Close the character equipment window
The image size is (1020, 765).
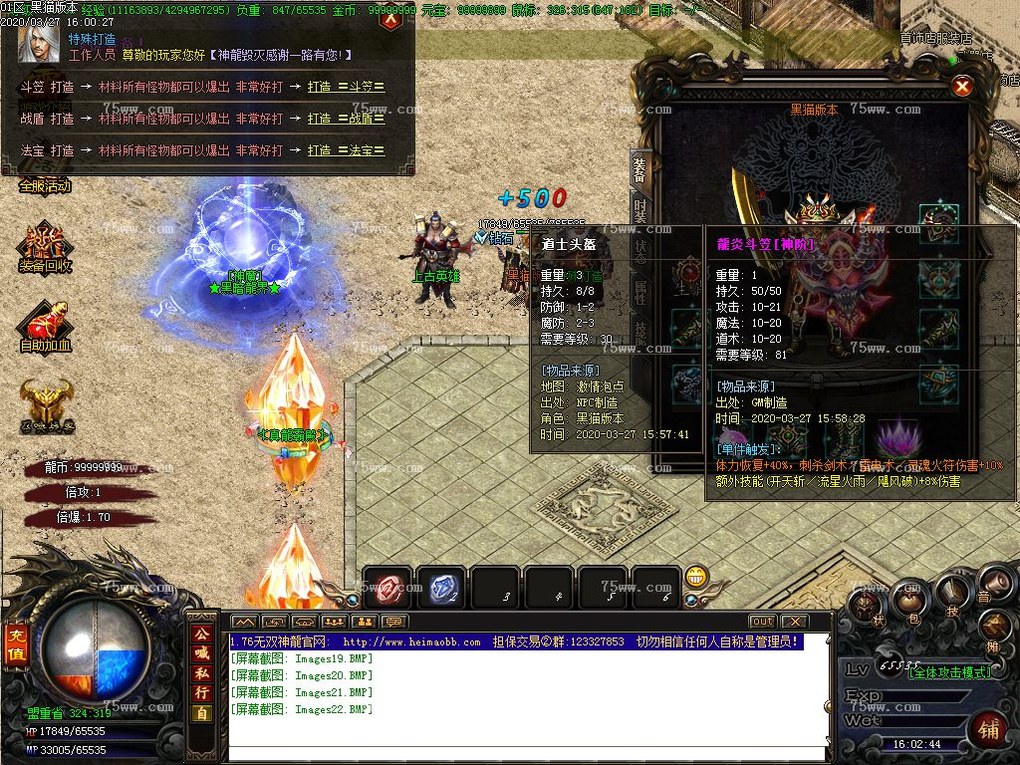point(962,87)
